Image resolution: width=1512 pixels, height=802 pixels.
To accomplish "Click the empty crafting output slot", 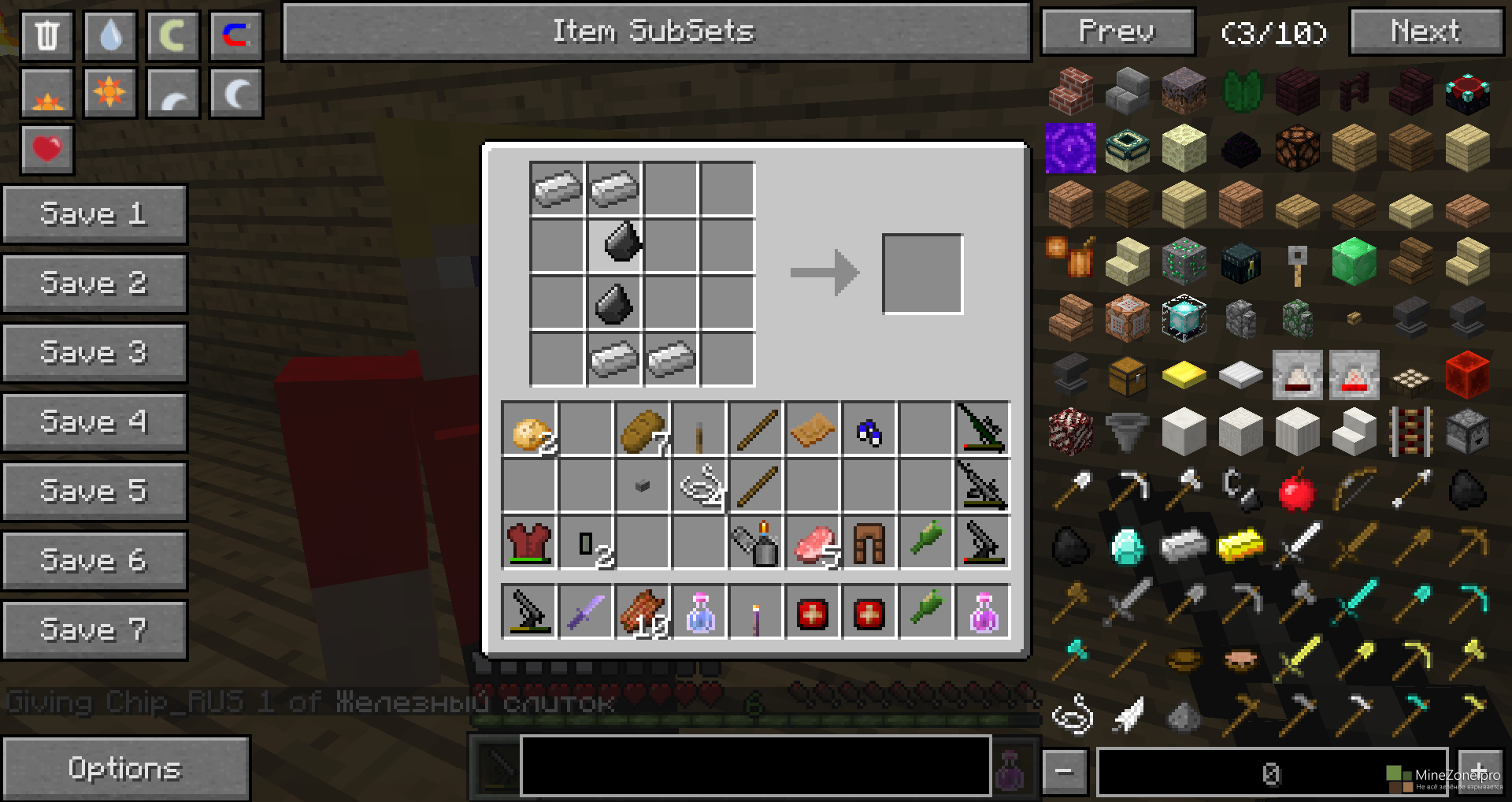I will point(922,274).
